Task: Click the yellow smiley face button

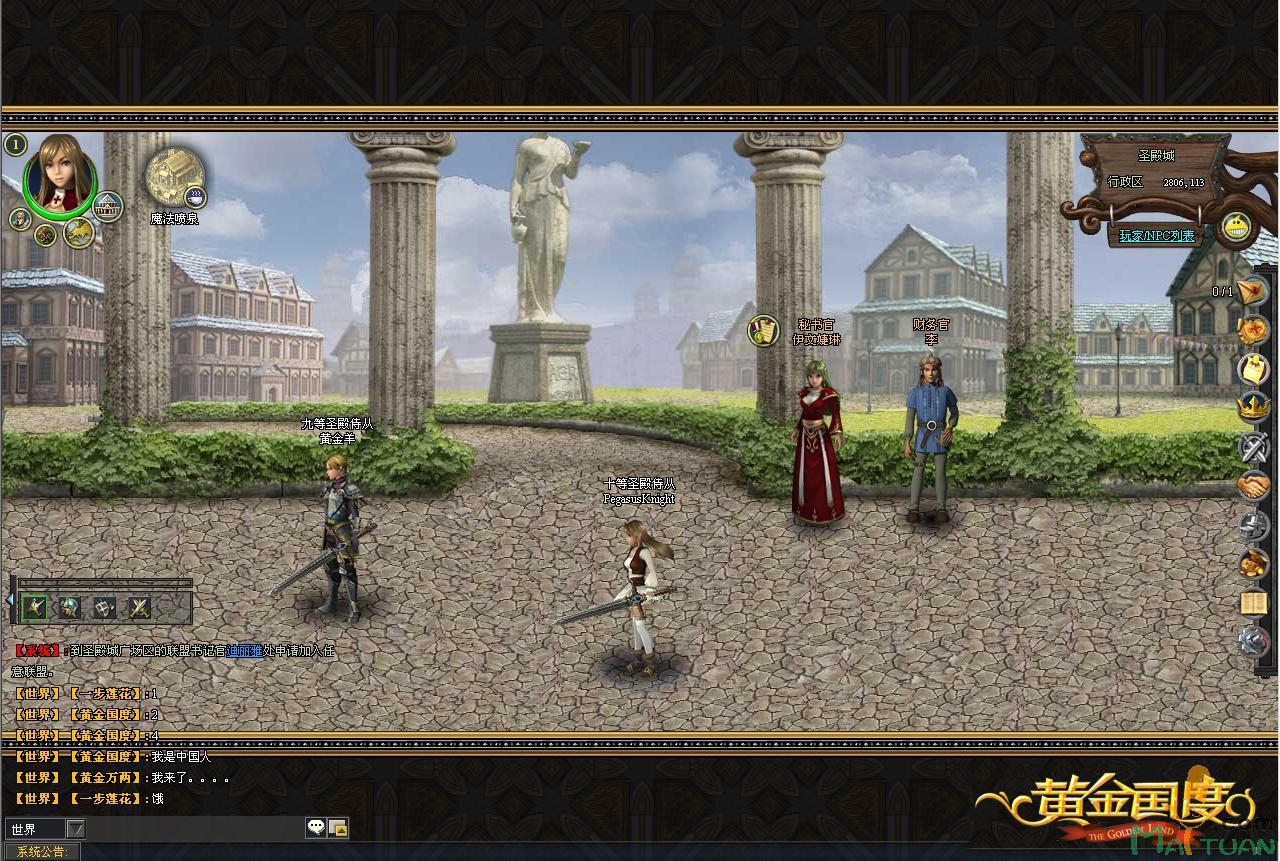Action: [1239, 228]
